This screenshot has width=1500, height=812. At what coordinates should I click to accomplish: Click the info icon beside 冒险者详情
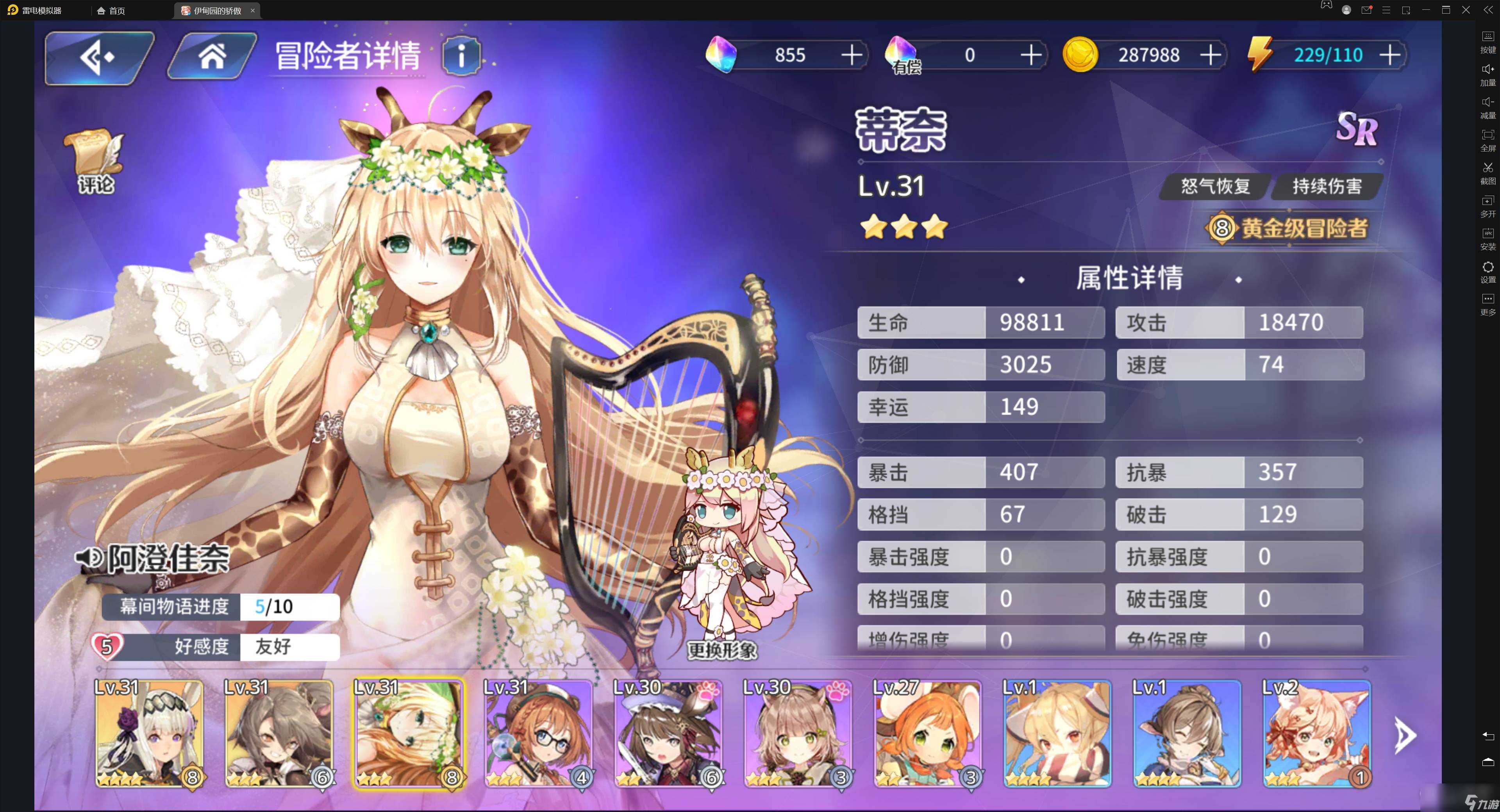click(x=462, y=56)
